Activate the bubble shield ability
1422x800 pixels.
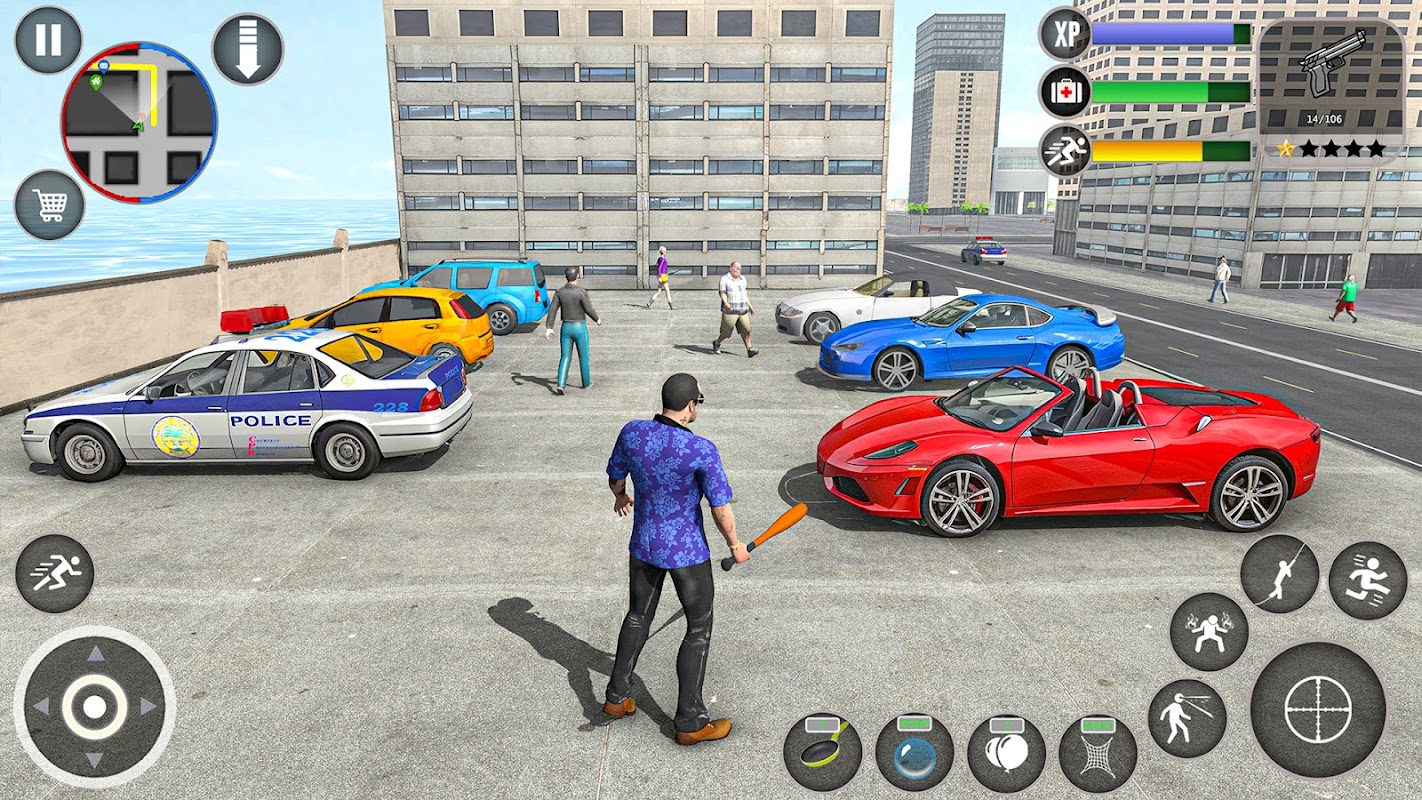click(914, 752)
